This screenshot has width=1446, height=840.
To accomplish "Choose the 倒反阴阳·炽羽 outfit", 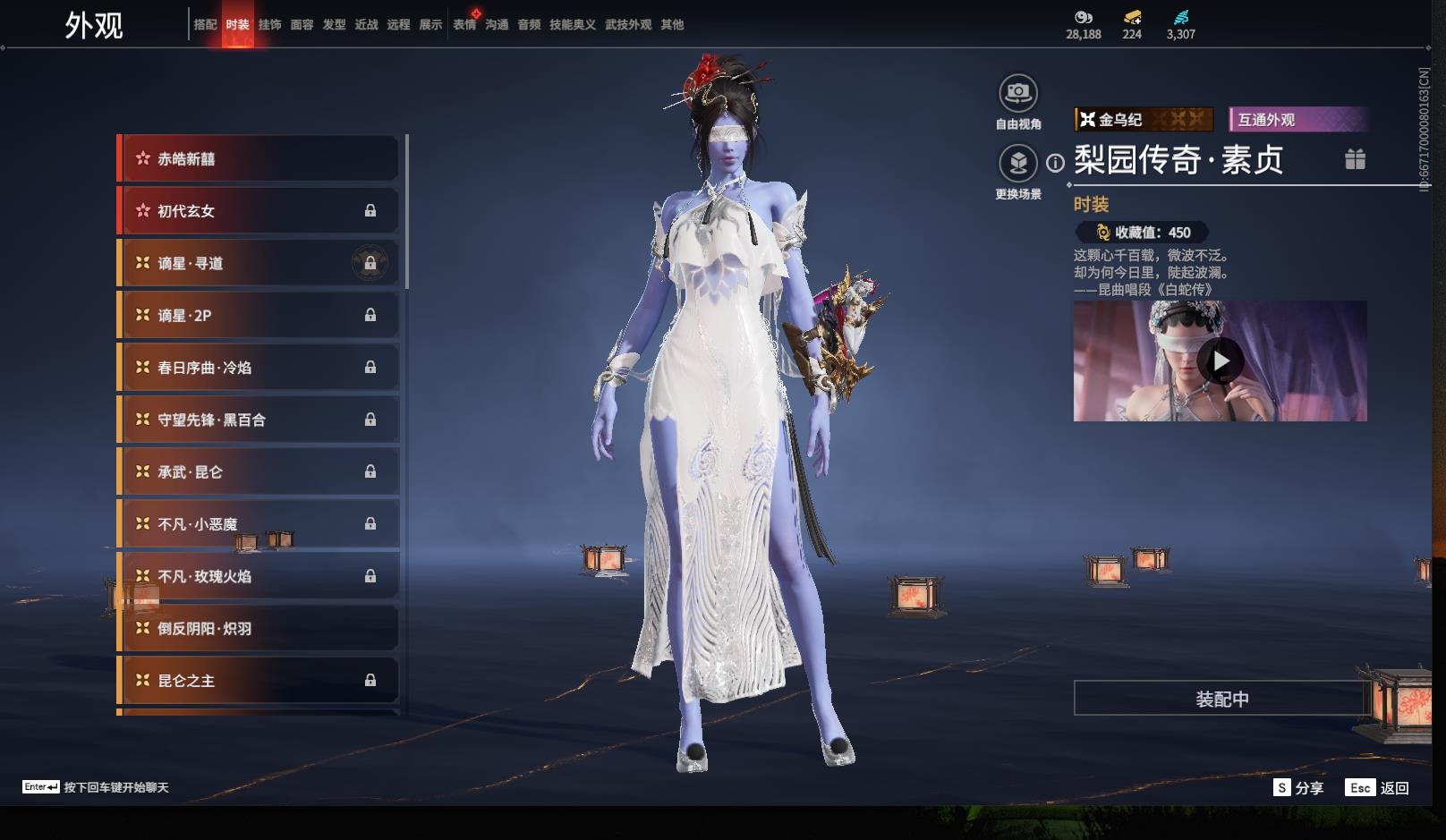I will tap(259, 629).
